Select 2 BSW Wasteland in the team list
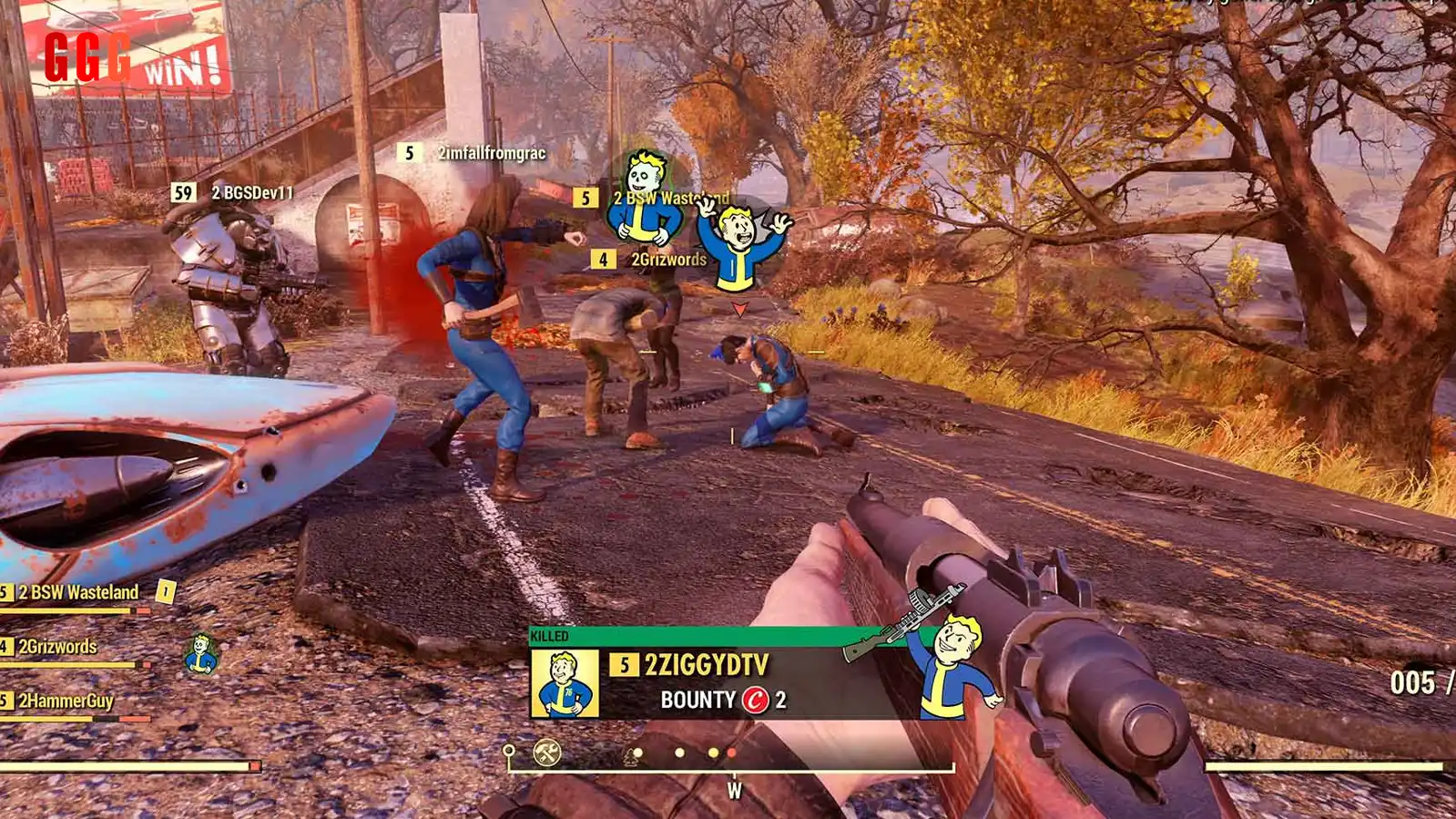This screenshot has height=819, width=1456. [x=78, y=592]
